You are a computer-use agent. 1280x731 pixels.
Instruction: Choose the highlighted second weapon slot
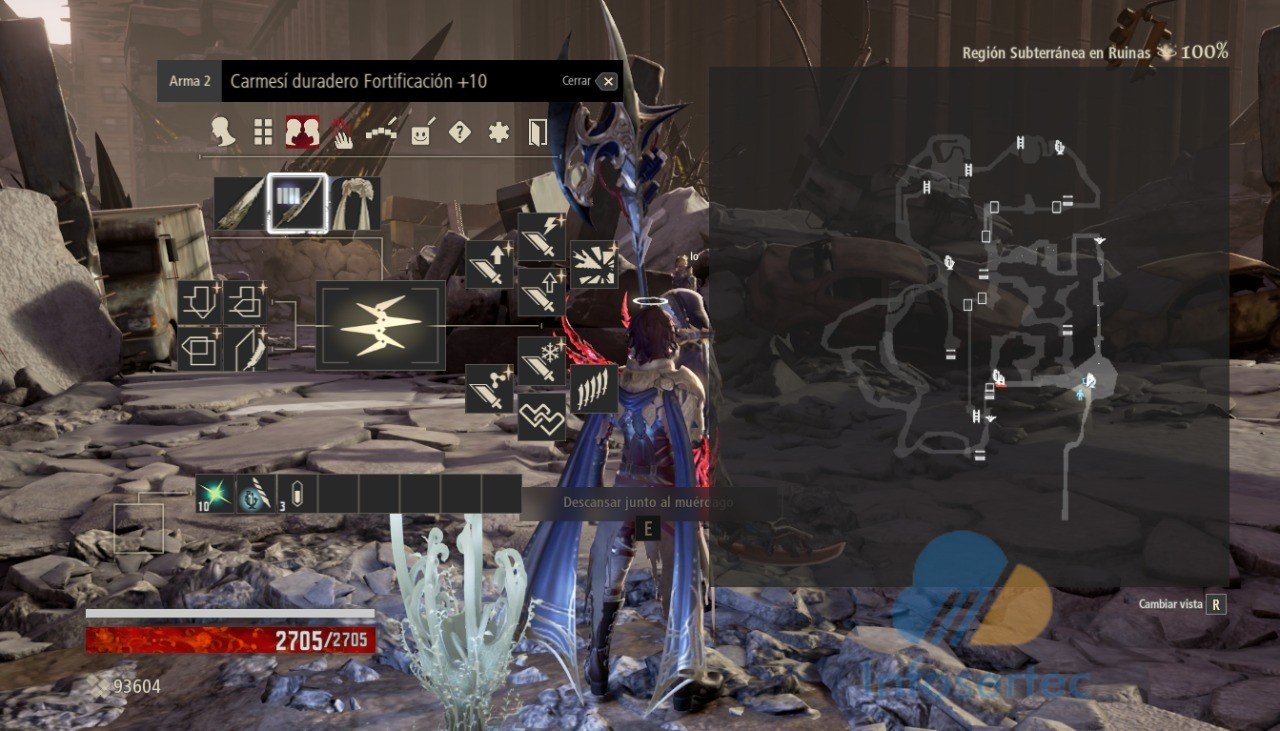pyautogui.click(x=297, y=204)
